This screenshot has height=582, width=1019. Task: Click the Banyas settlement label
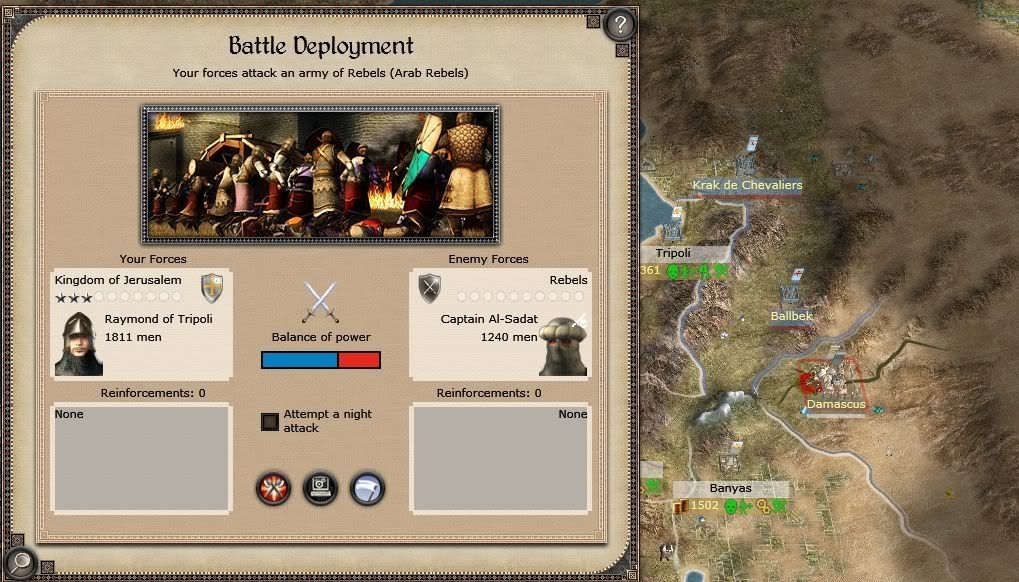[x=730, y=488]
